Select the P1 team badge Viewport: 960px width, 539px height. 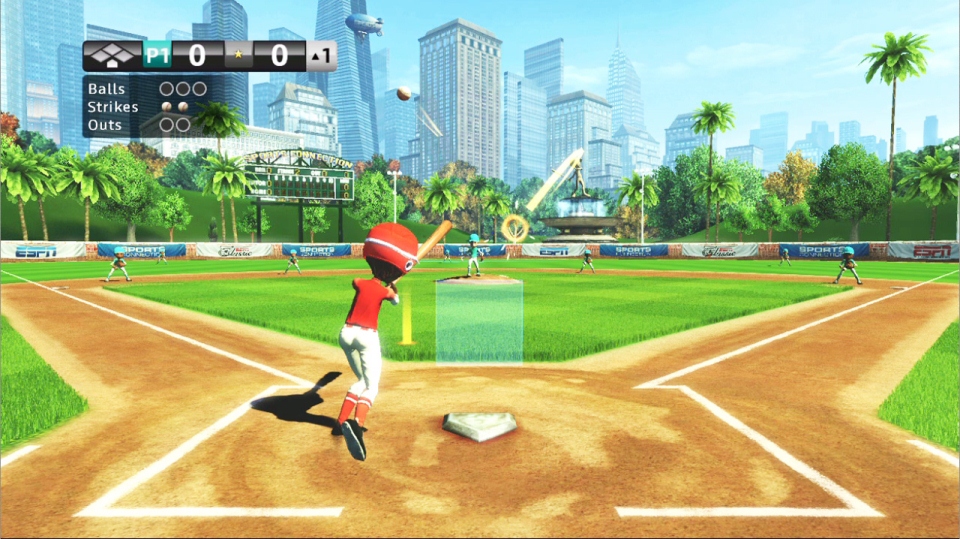[157, 56]
